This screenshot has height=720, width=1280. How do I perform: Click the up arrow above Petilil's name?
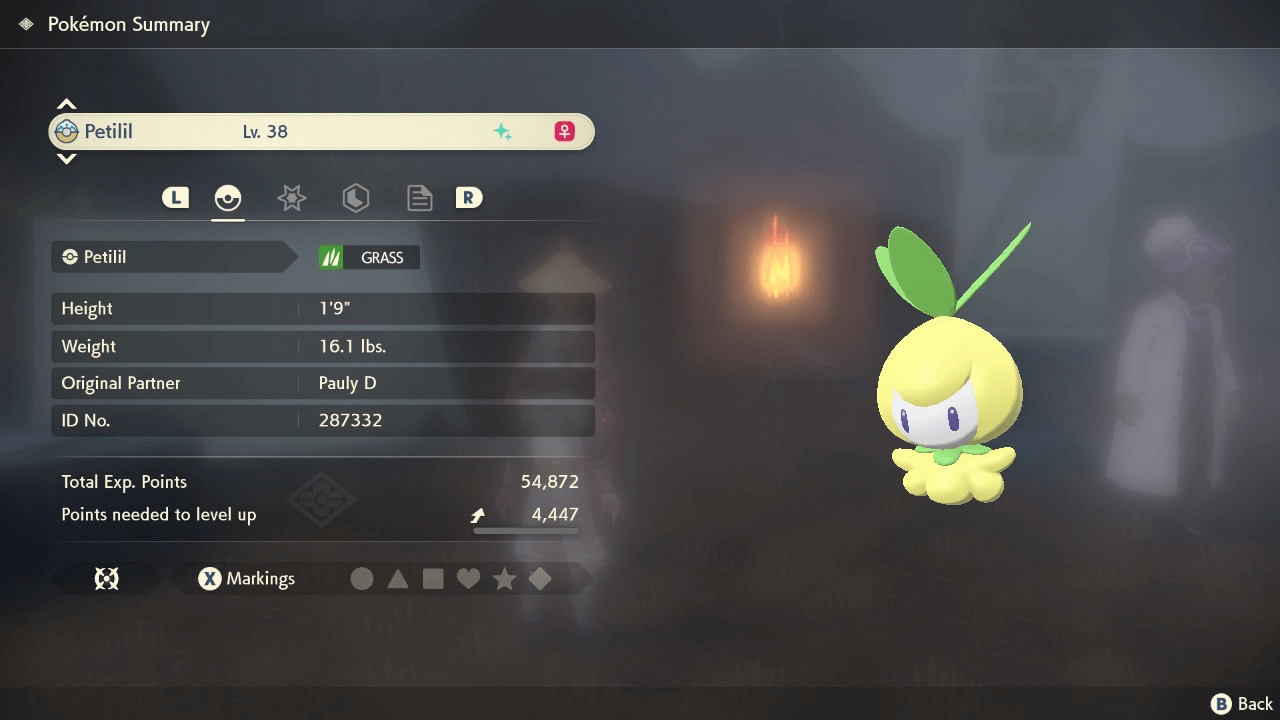point(66,104)
